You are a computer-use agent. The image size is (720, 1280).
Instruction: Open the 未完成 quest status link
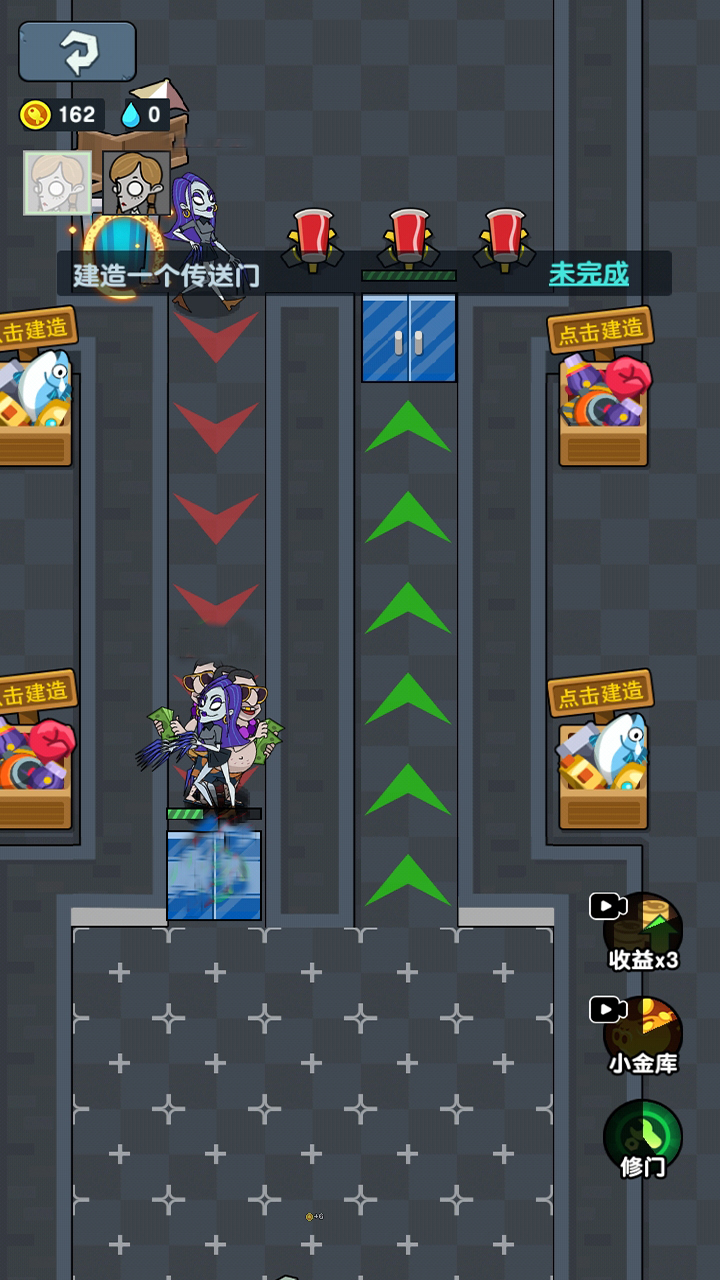coord(588,273)
